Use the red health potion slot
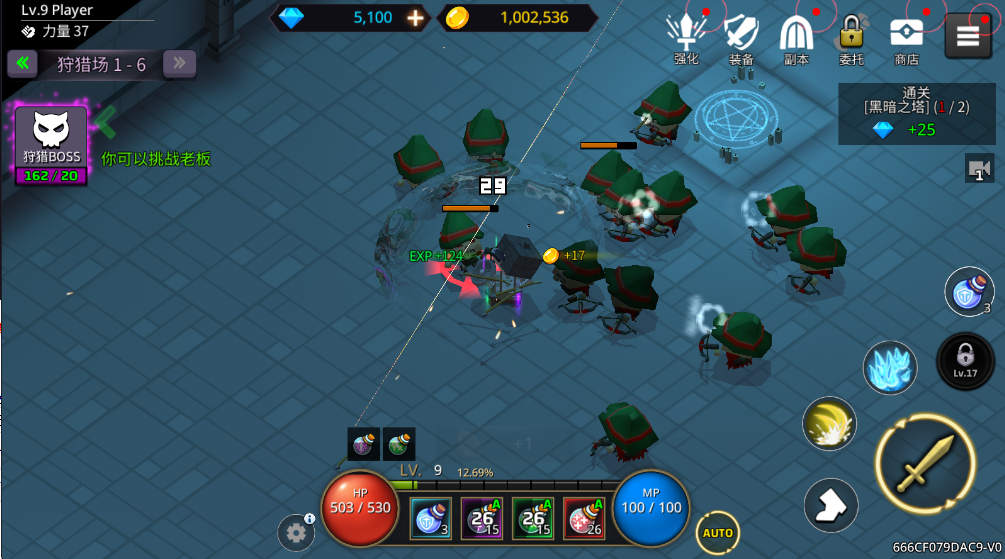1005x559 pixels. [x=584, y=519]
